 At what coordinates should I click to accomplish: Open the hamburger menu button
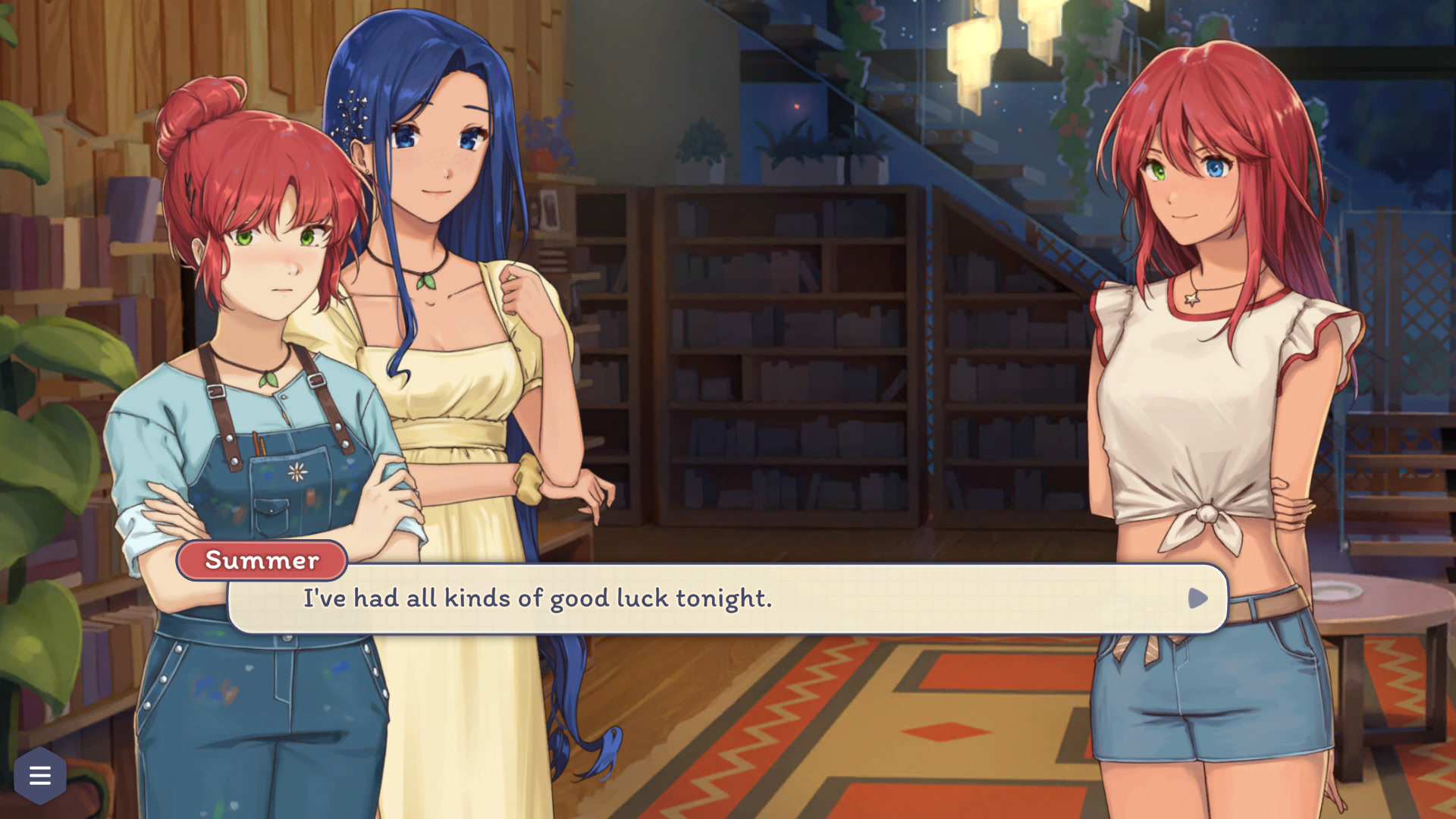tap(40, 775)
